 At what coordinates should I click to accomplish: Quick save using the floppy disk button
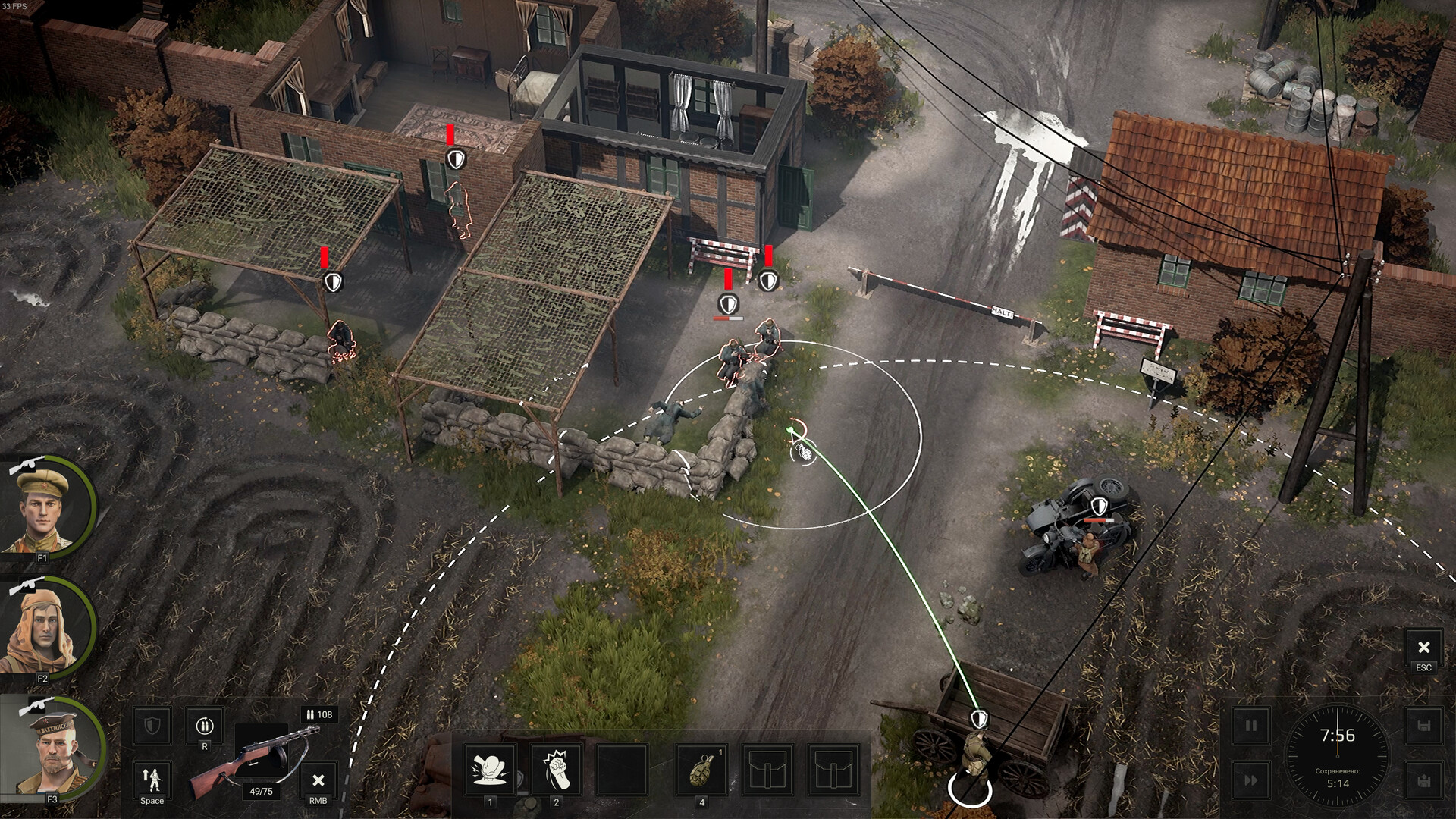(1423, 726)
